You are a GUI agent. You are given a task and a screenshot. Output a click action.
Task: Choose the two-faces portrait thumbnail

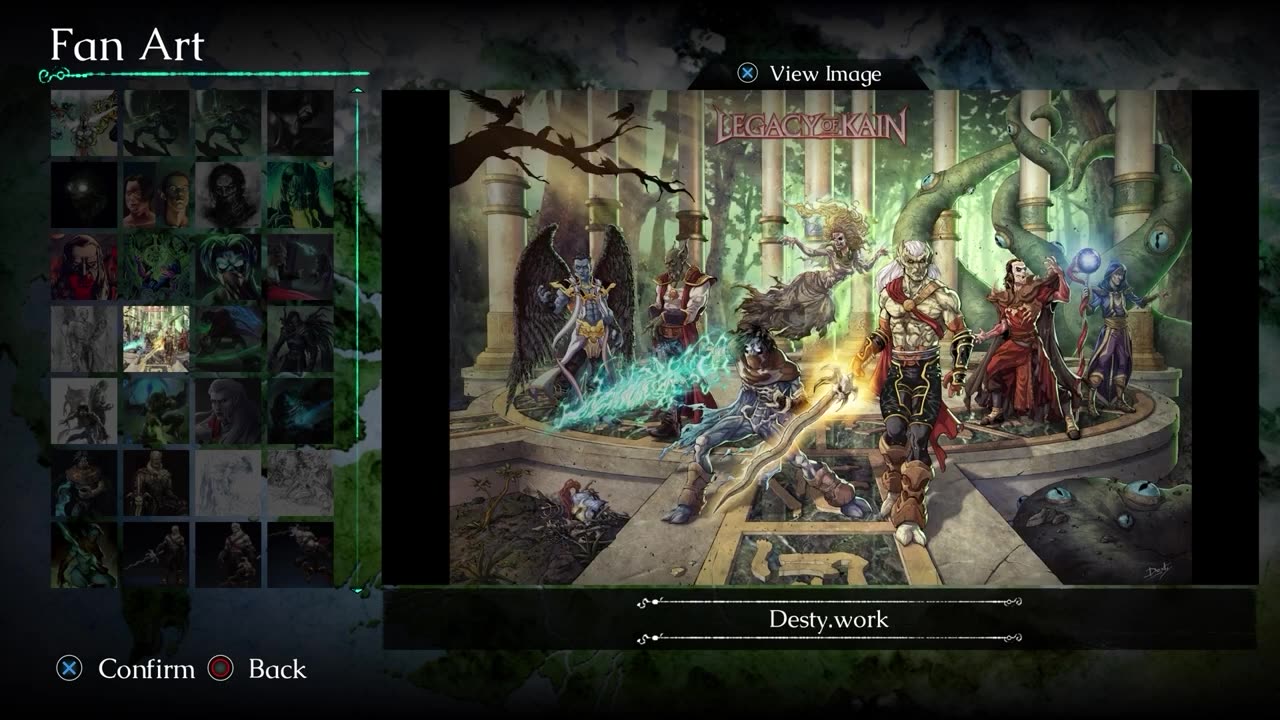tap(156, 195)
